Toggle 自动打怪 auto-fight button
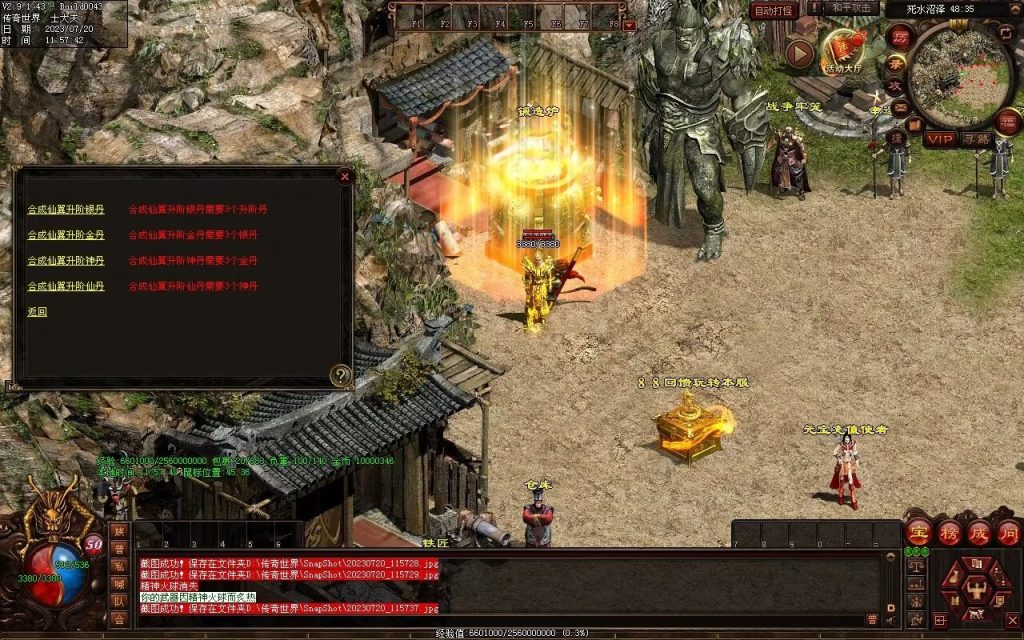This screenshot has height=640, width=1024. point(774,10)
